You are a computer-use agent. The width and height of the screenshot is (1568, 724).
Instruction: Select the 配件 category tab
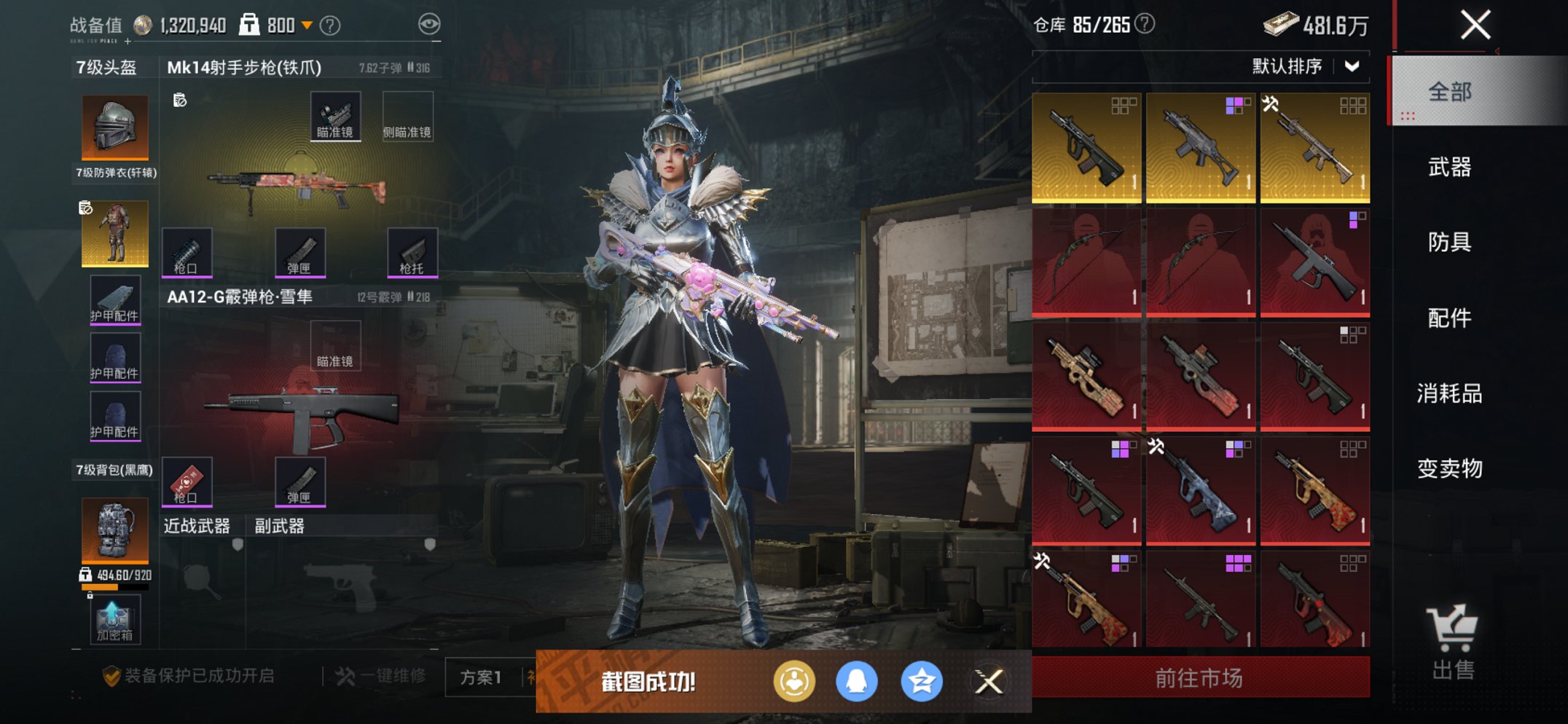pyautogui.click(x=1449, y=318)
